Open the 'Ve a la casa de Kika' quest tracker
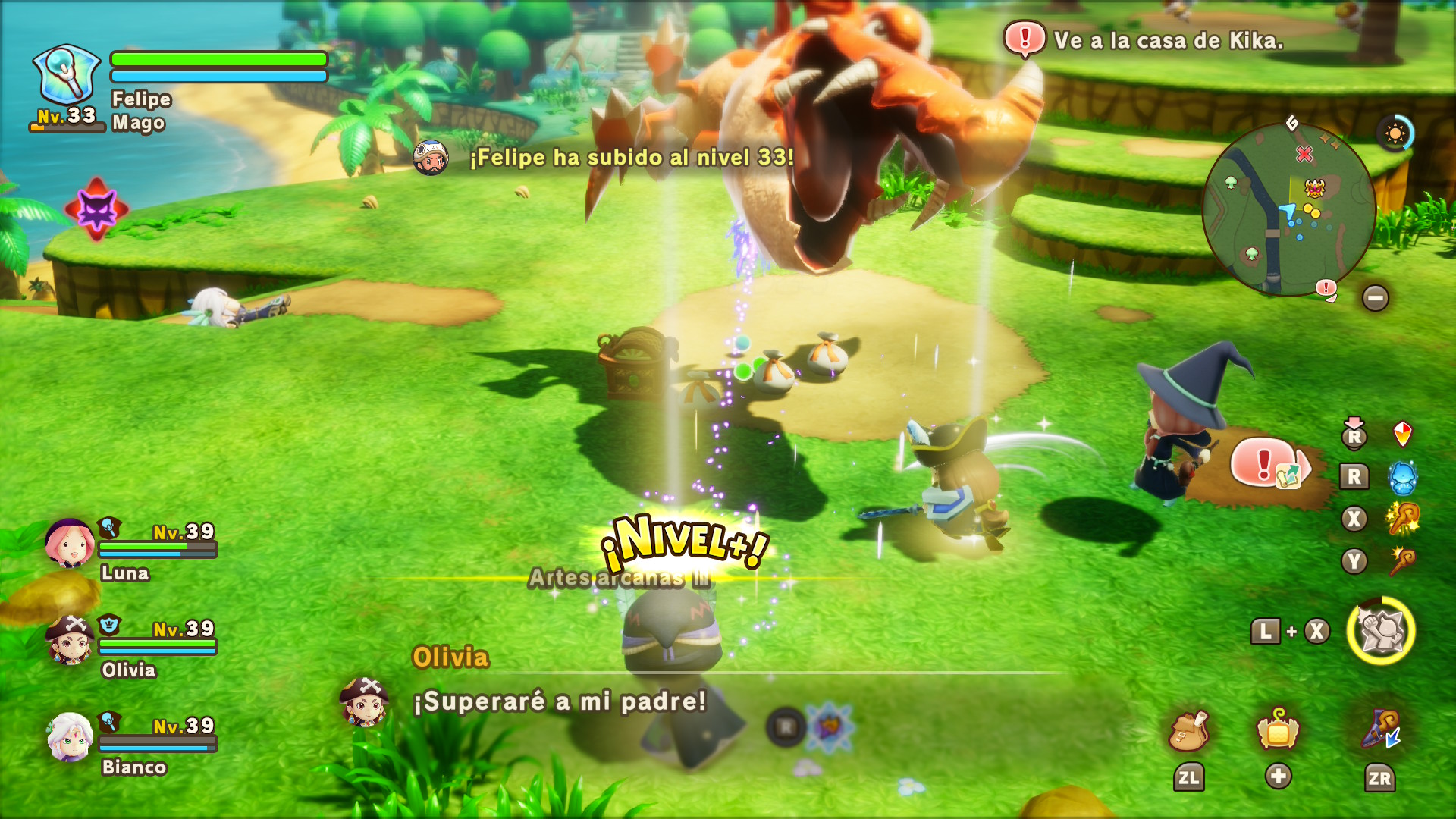 point(1145,40)
